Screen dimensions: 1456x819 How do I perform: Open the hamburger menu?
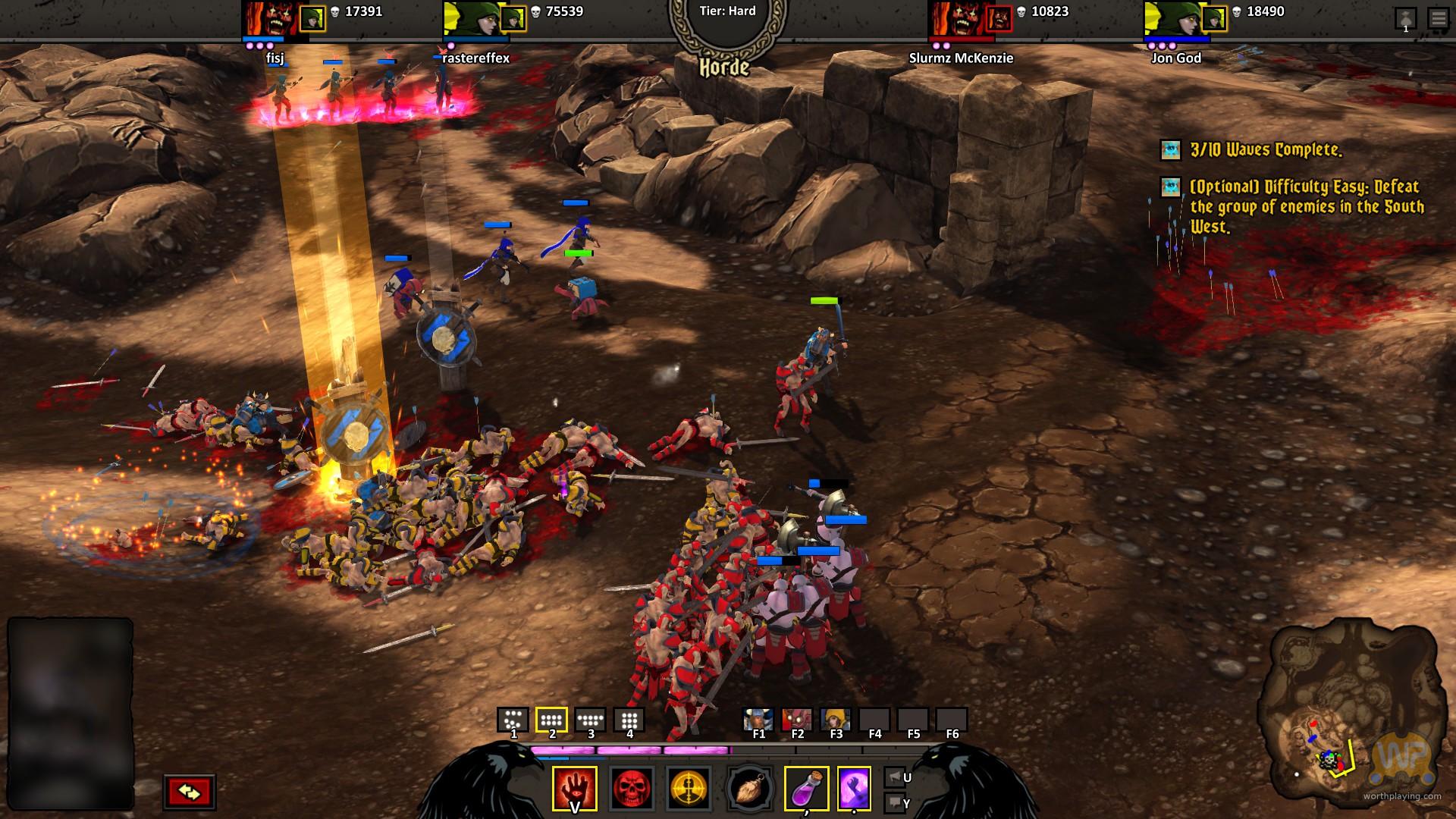pyautogui.click(x=1438, y=18)
